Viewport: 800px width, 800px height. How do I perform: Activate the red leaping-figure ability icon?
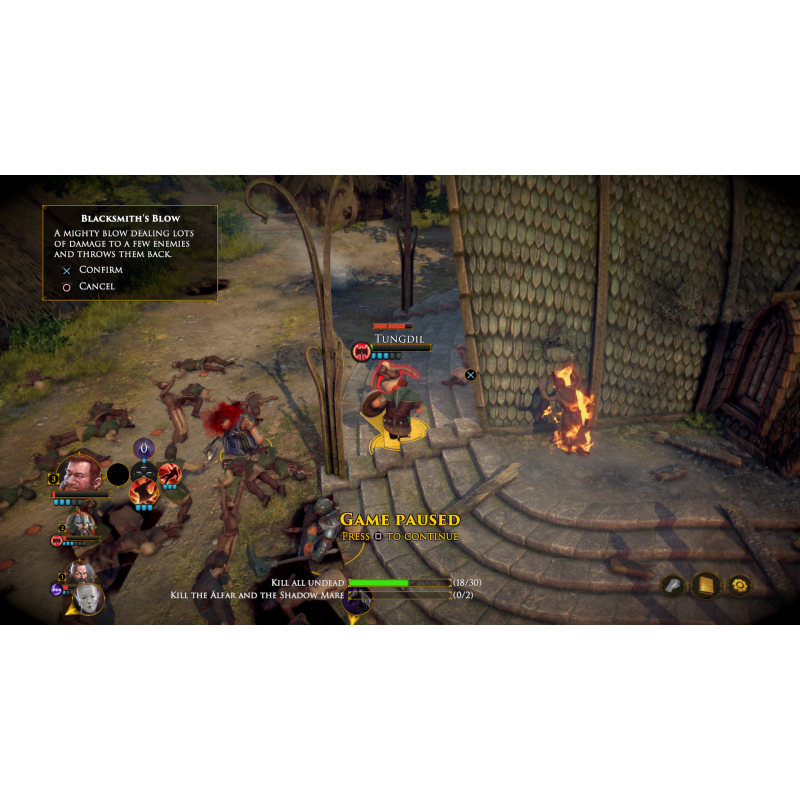click(169, 473)
